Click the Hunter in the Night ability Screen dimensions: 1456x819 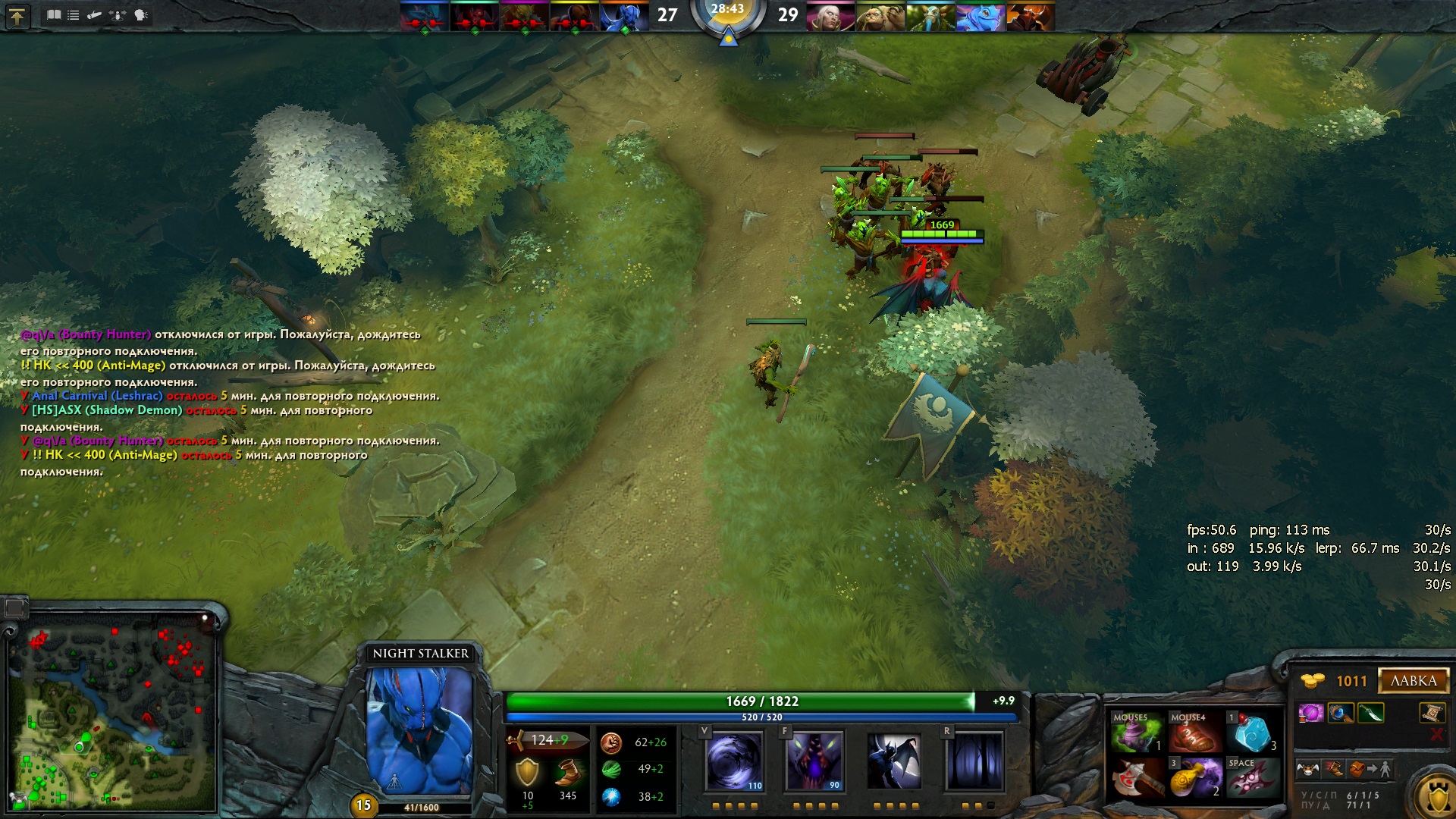click(x=895, y=761)
